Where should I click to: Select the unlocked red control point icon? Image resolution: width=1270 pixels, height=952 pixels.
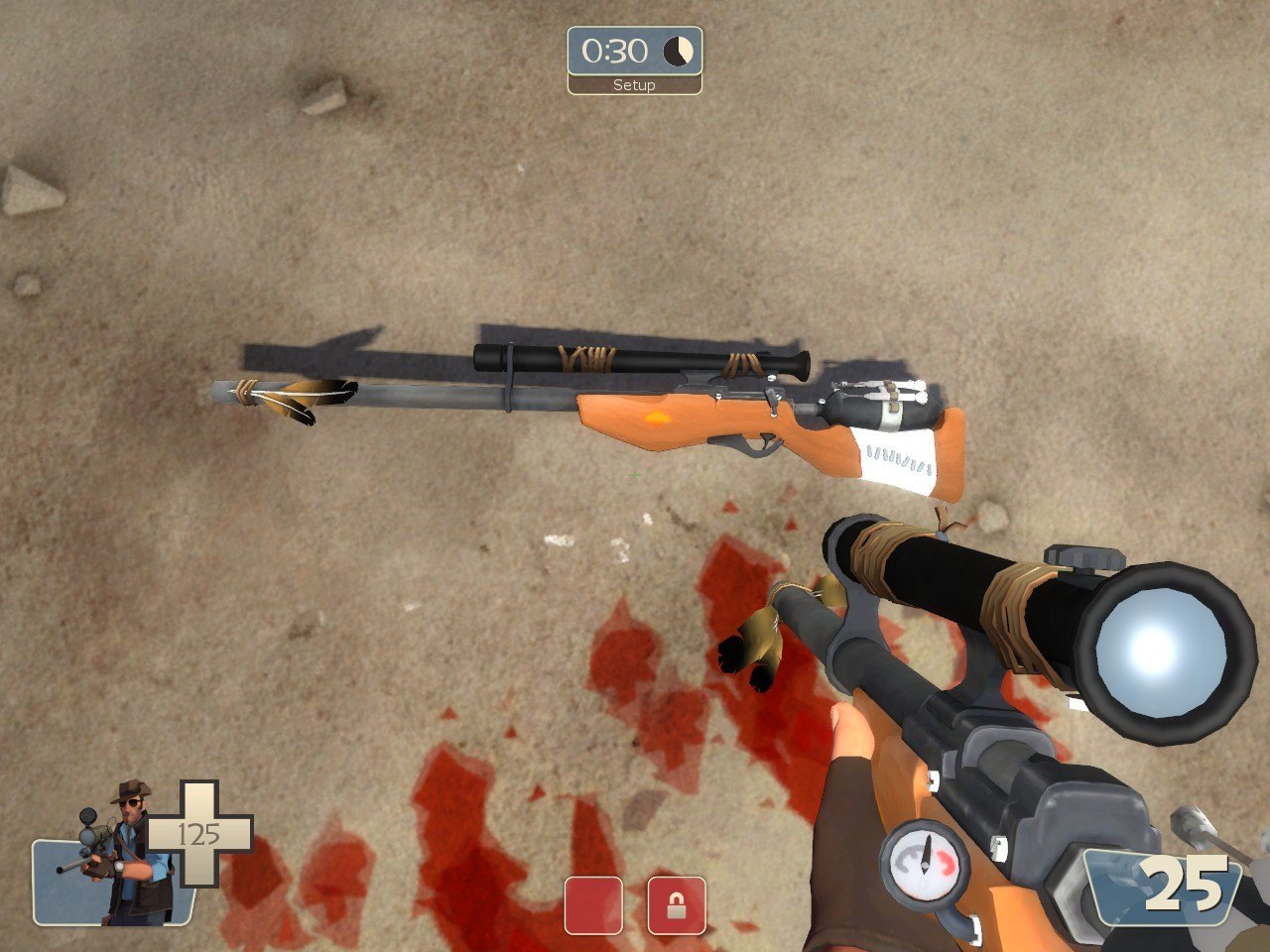593,904
